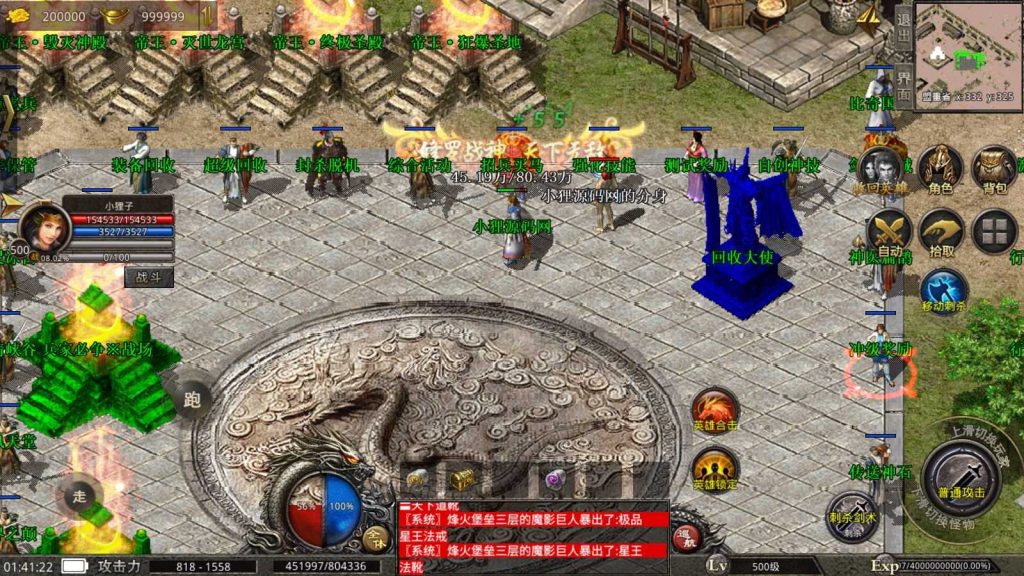
Task: Switch the 战斗 combat mode button
Action: tap(148, 277)
